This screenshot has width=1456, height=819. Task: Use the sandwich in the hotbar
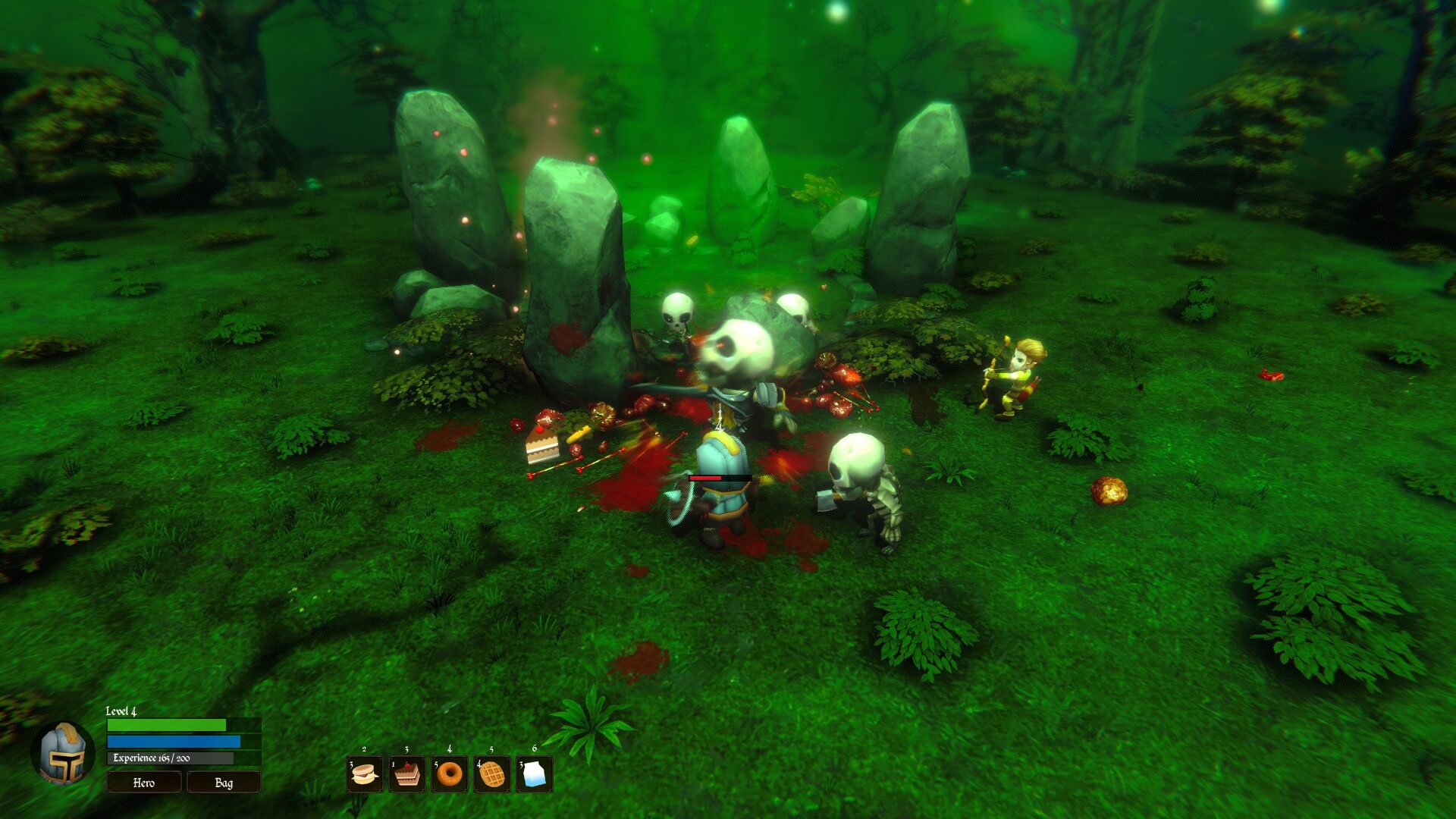click(x=365, y=774)
